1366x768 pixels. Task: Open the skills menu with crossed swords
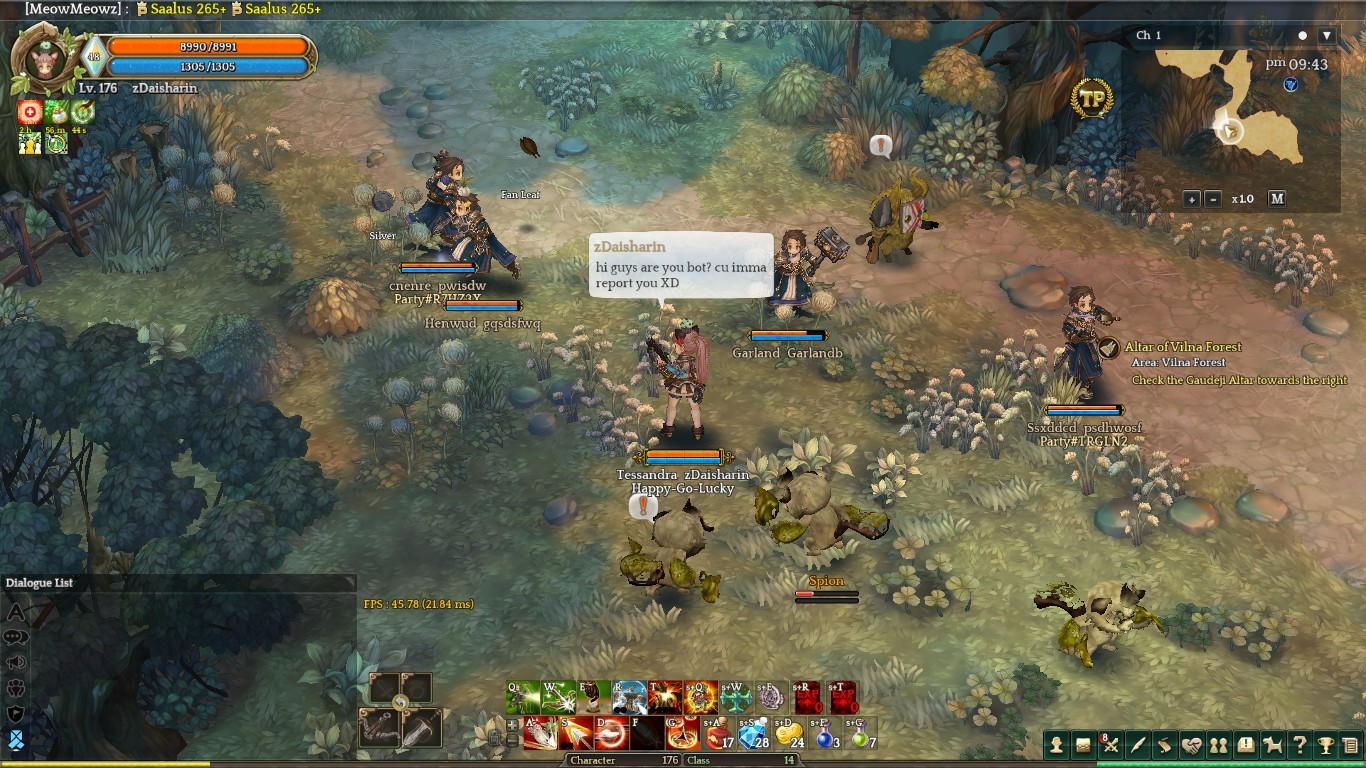click(1110, 745)
